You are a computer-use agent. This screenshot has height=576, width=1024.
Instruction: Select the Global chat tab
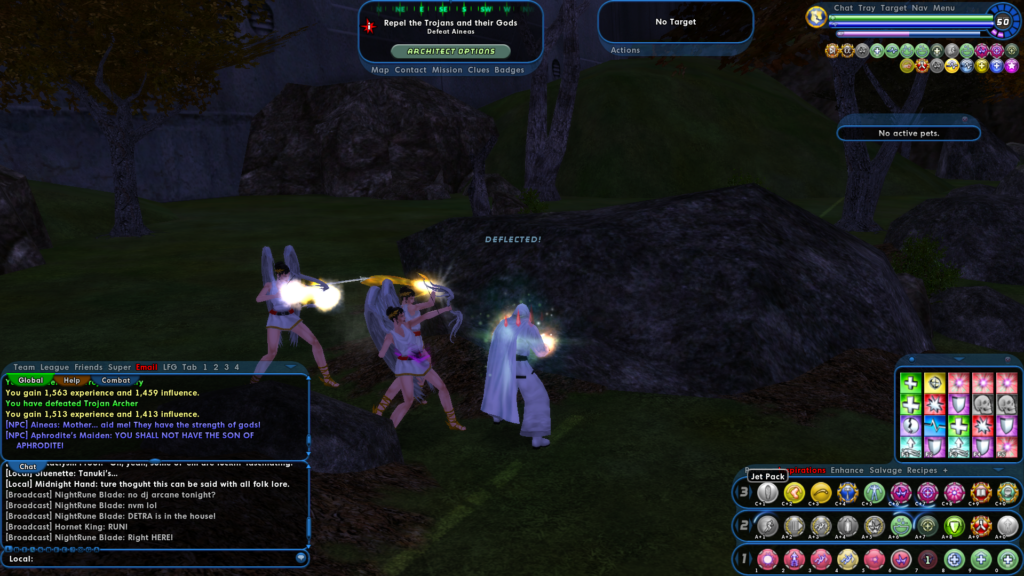[x=31, y=380]
